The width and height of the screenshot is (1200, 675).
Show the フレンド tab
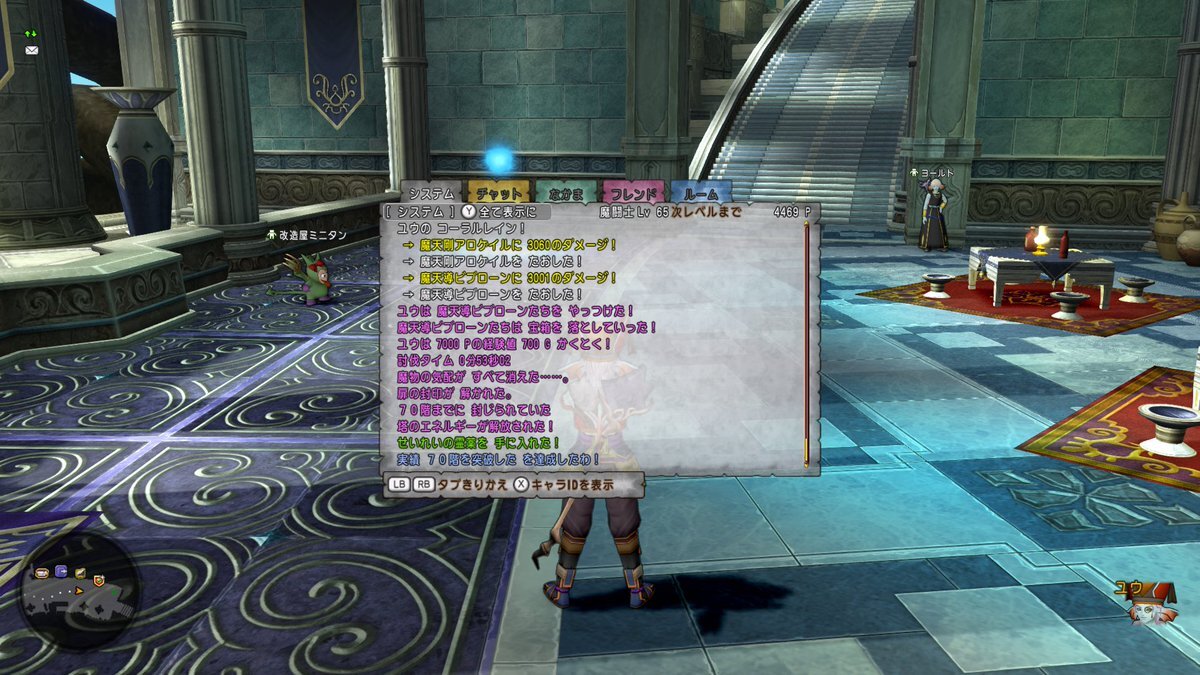(633, 193)
